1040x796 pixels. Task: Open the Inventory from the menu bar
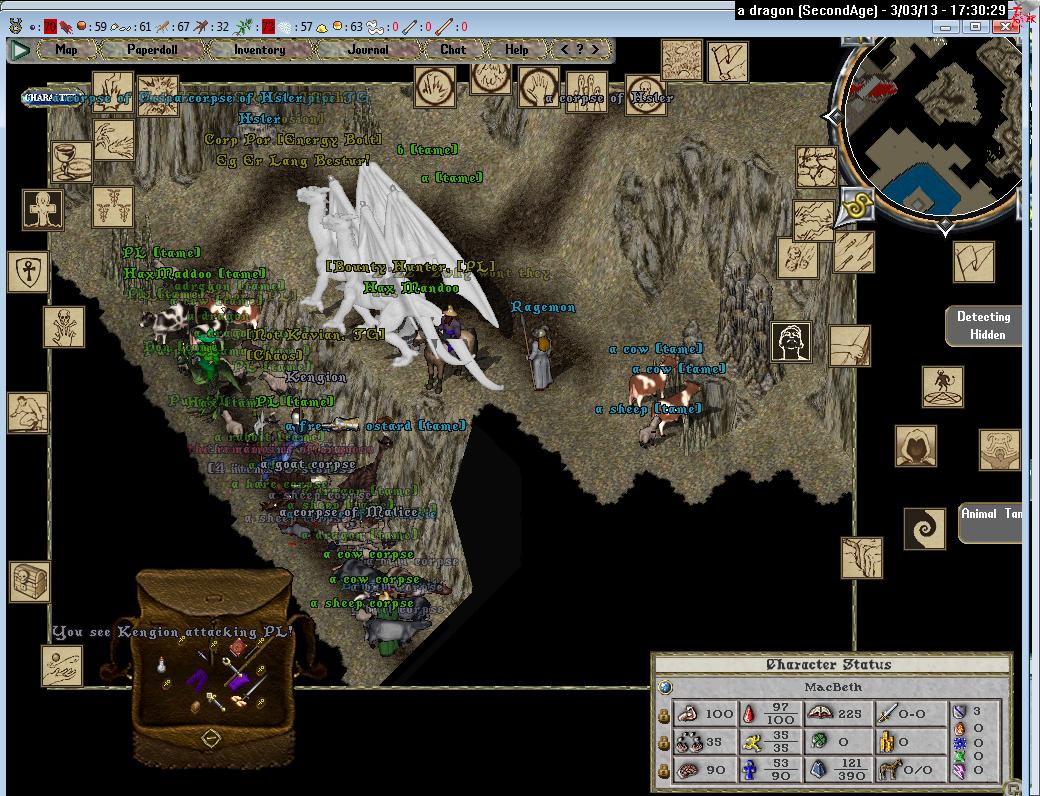click(x=259, y=49)
